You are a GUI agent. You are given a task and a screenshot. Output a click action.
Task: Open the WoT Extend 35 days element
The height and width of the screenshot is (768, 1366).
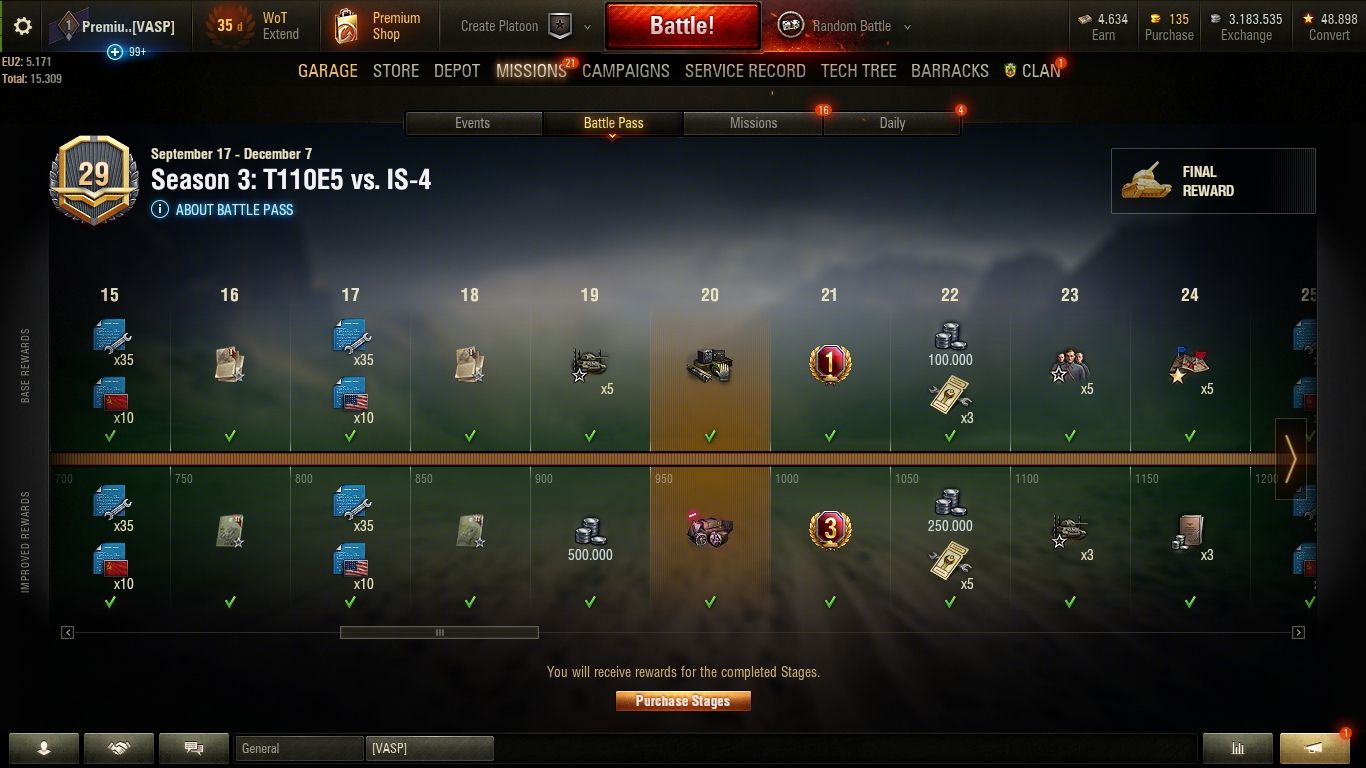coord(266,26)
